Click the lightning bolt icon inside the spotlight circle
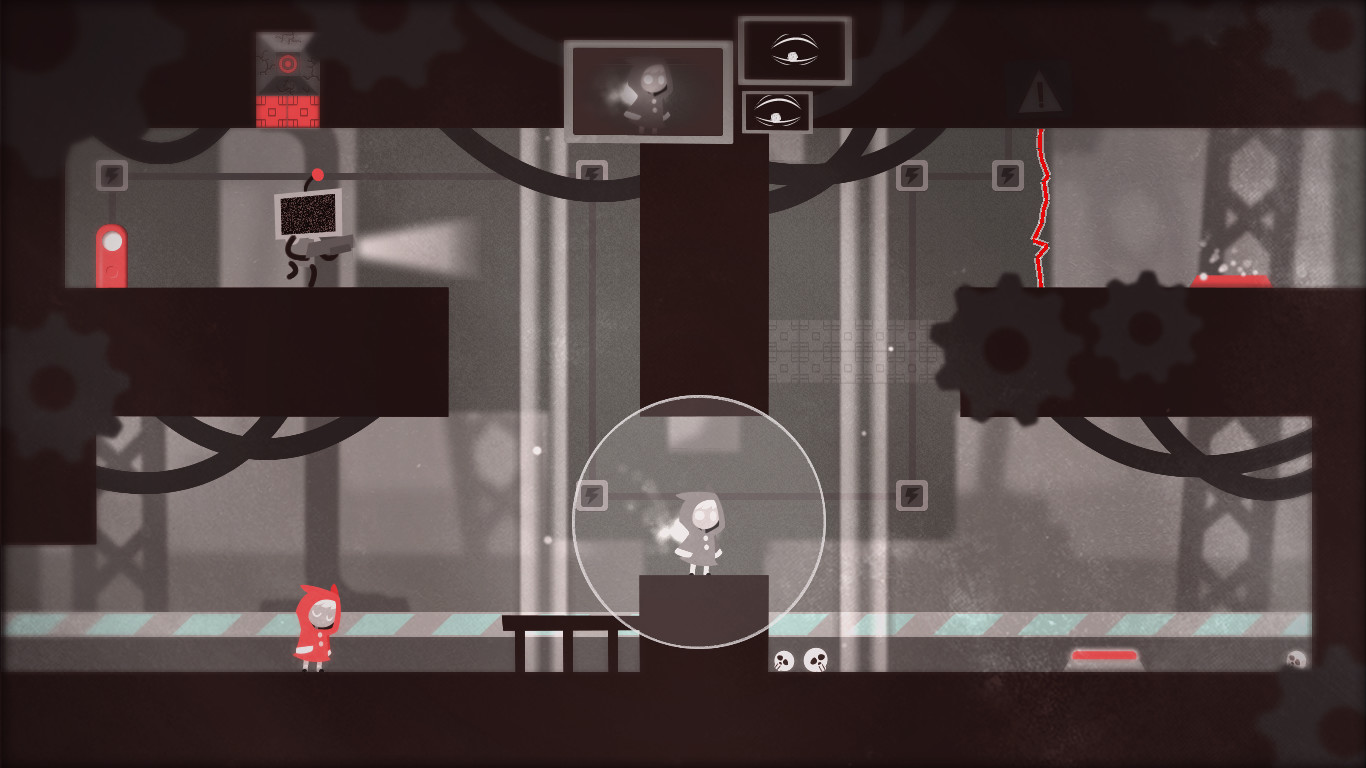Image resolution: width=1366 pixels, height=768 pixels. tap(593, 494)
